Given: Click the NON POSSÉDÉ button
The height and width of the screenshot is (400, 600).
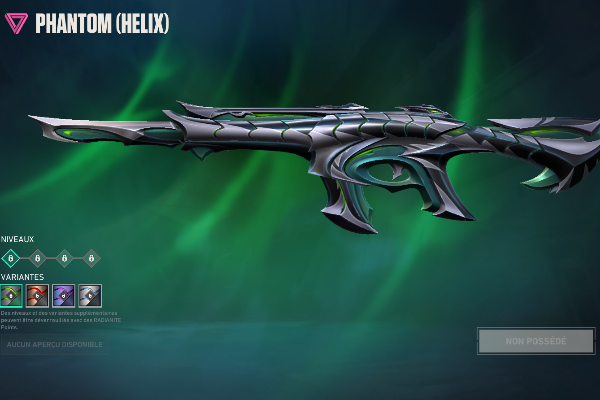Looking at the screenshot, I should click(x=535, y=341).
